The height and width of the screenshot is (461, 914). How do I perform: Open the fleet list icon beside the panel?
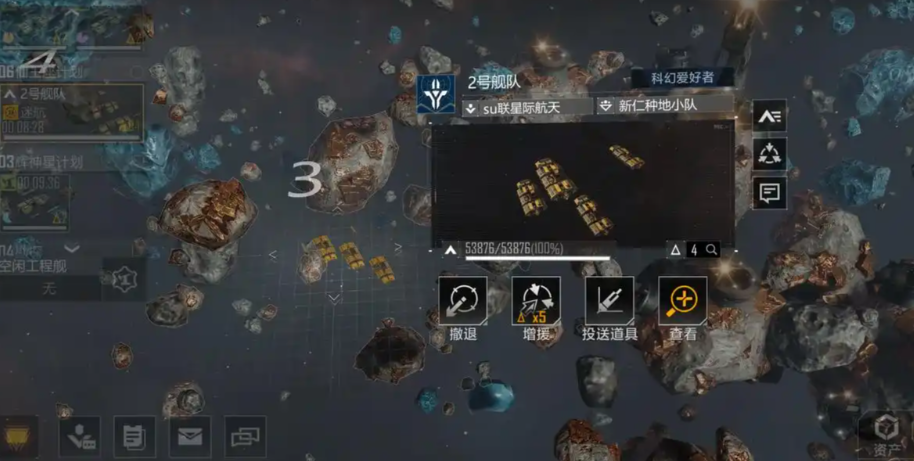769,117
